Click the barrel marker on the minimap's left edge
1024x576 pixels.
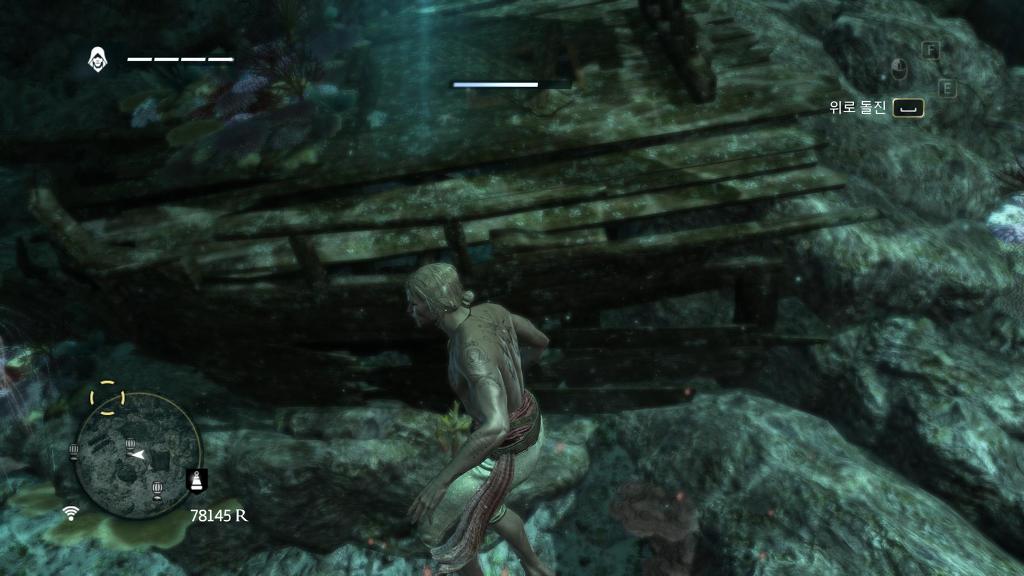coord(74,452)
